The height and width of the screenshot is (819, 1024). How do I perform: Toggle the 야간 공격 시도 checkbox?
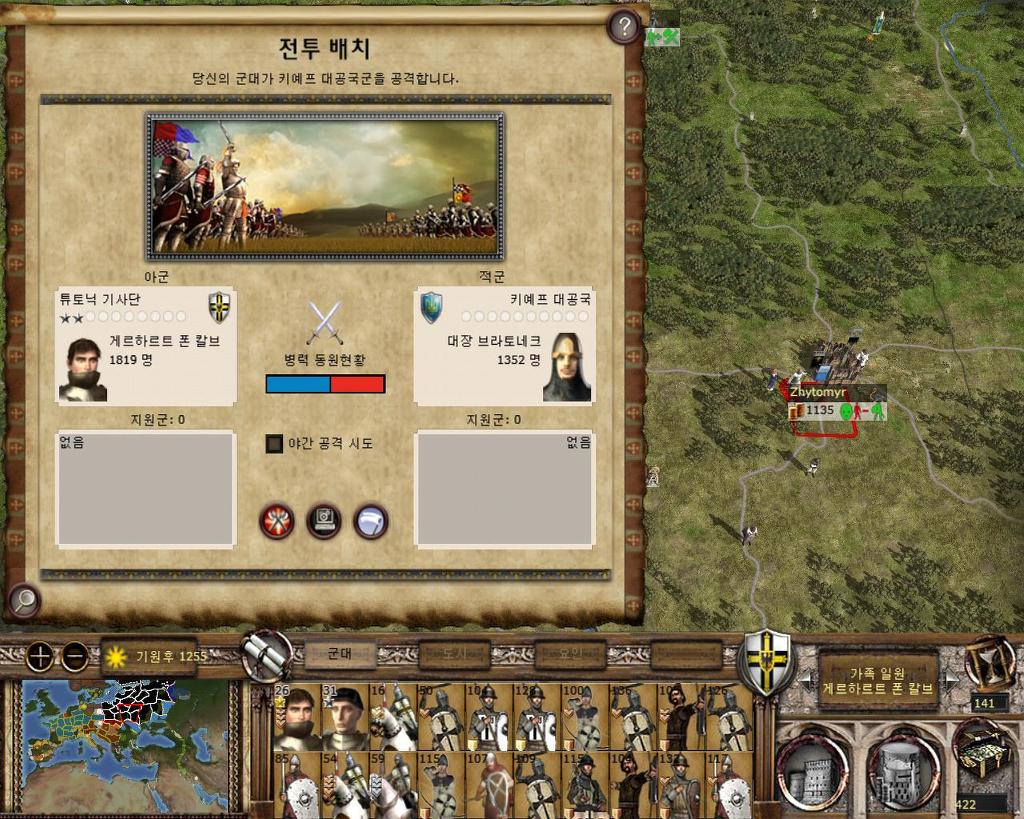(x=274, y=443)
